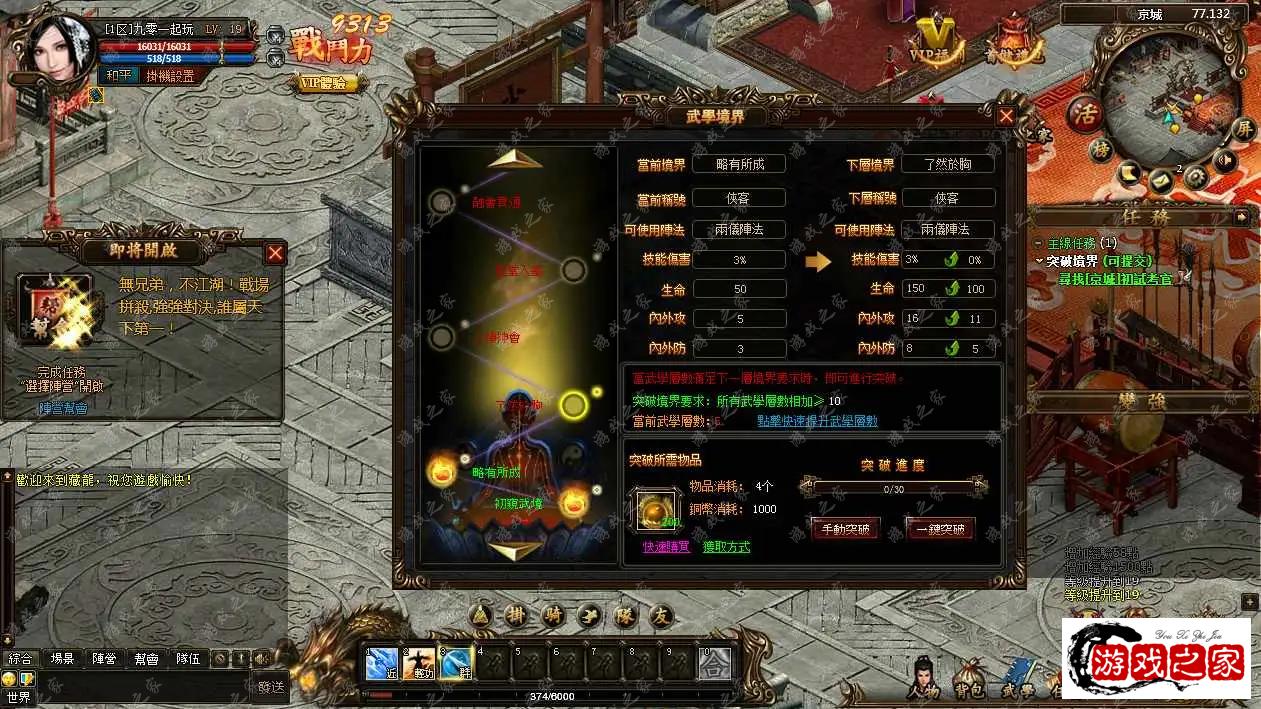
Task: Open the 掛機設置 settings
Action: [169, 76]
